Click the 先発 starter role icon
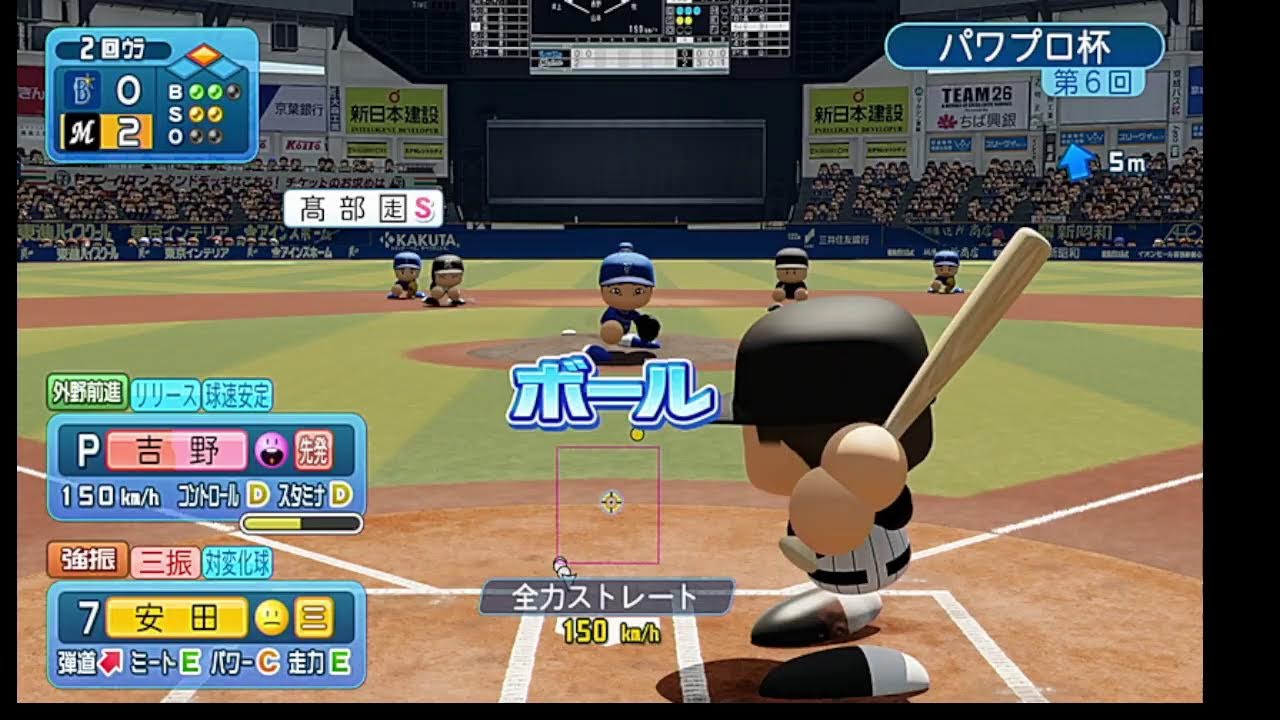 [x=314, y=451]
